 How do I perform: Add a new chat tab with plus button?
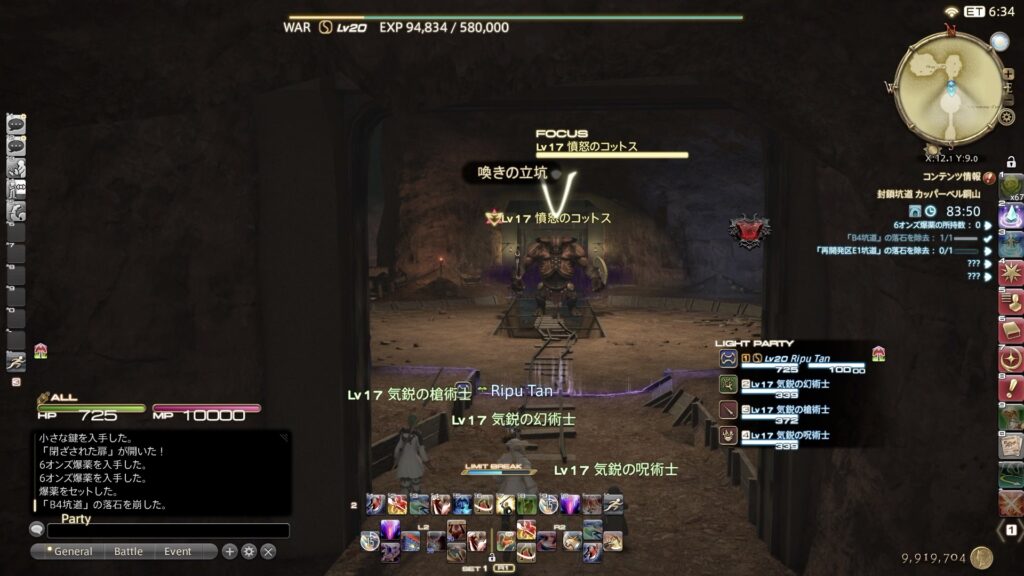point(230,551)
